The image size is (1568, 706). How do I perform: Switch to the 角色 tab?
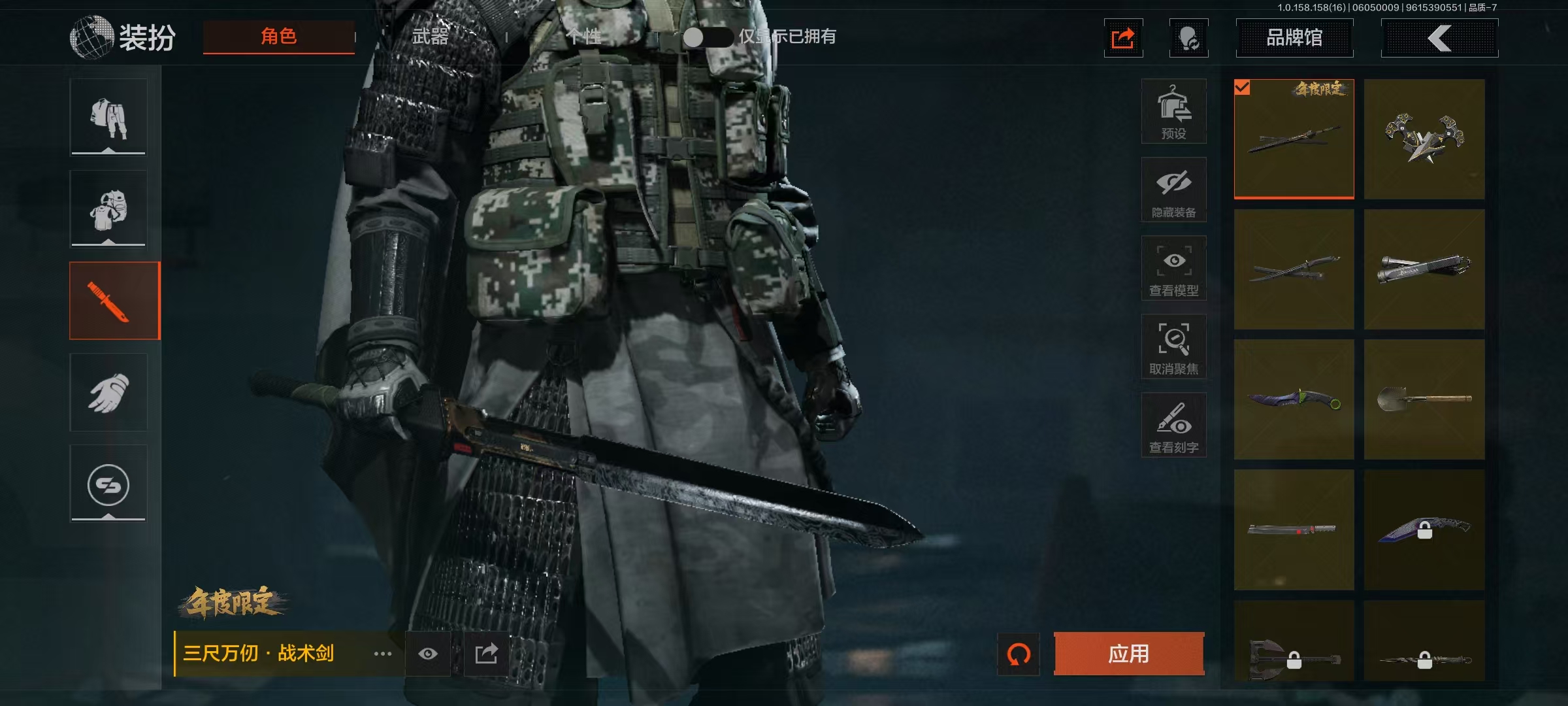coord(278,37)
